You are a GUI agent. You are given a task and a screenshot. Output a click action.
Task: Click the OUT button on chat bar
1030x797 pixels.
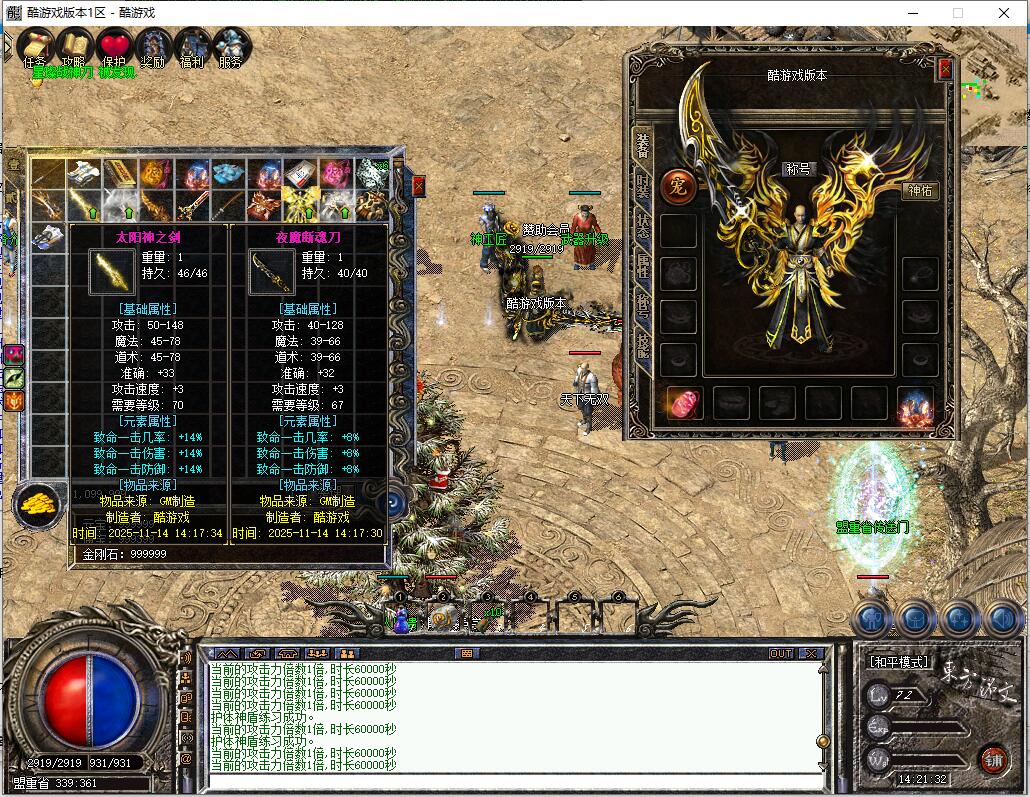click(781, 653)
